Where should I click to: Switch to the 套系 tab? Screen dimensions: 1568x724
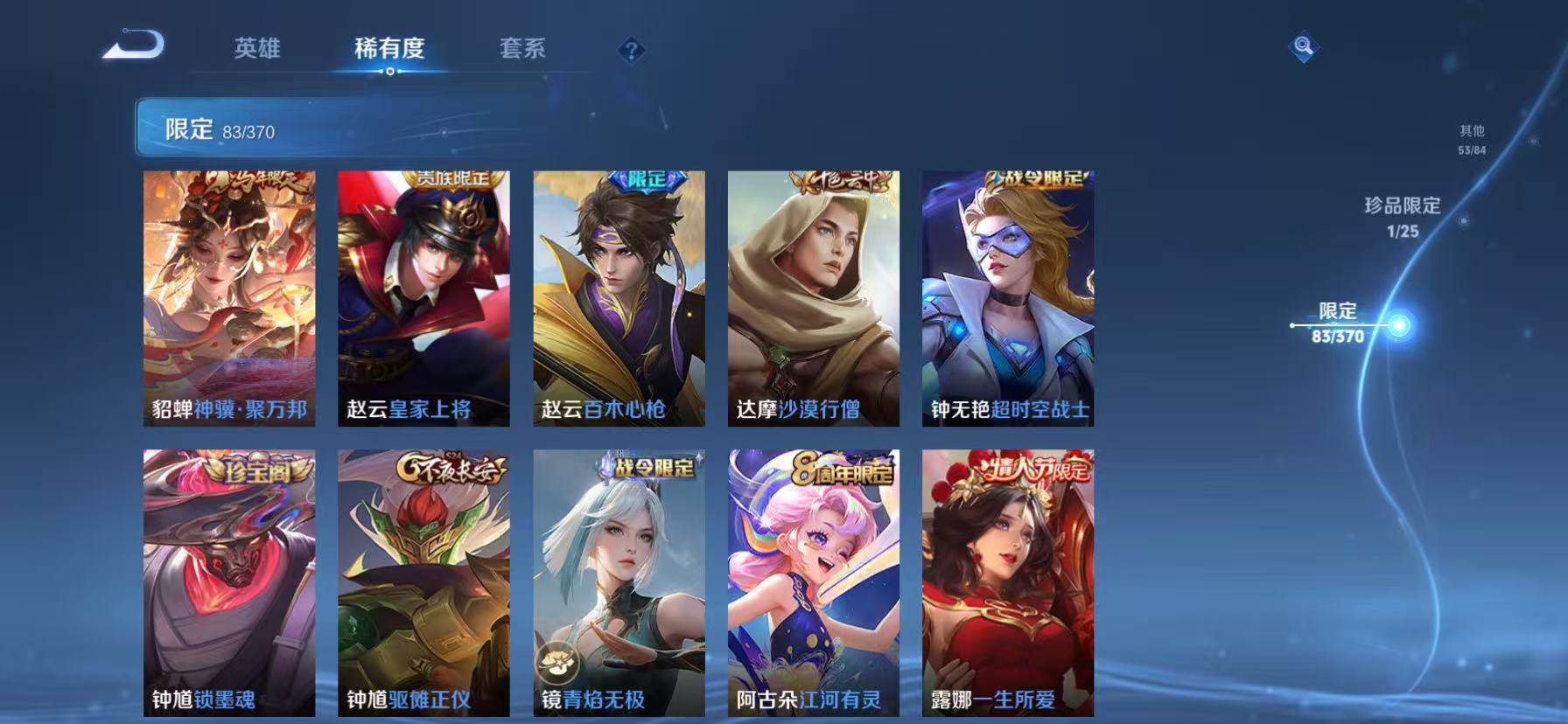point(524,49)
